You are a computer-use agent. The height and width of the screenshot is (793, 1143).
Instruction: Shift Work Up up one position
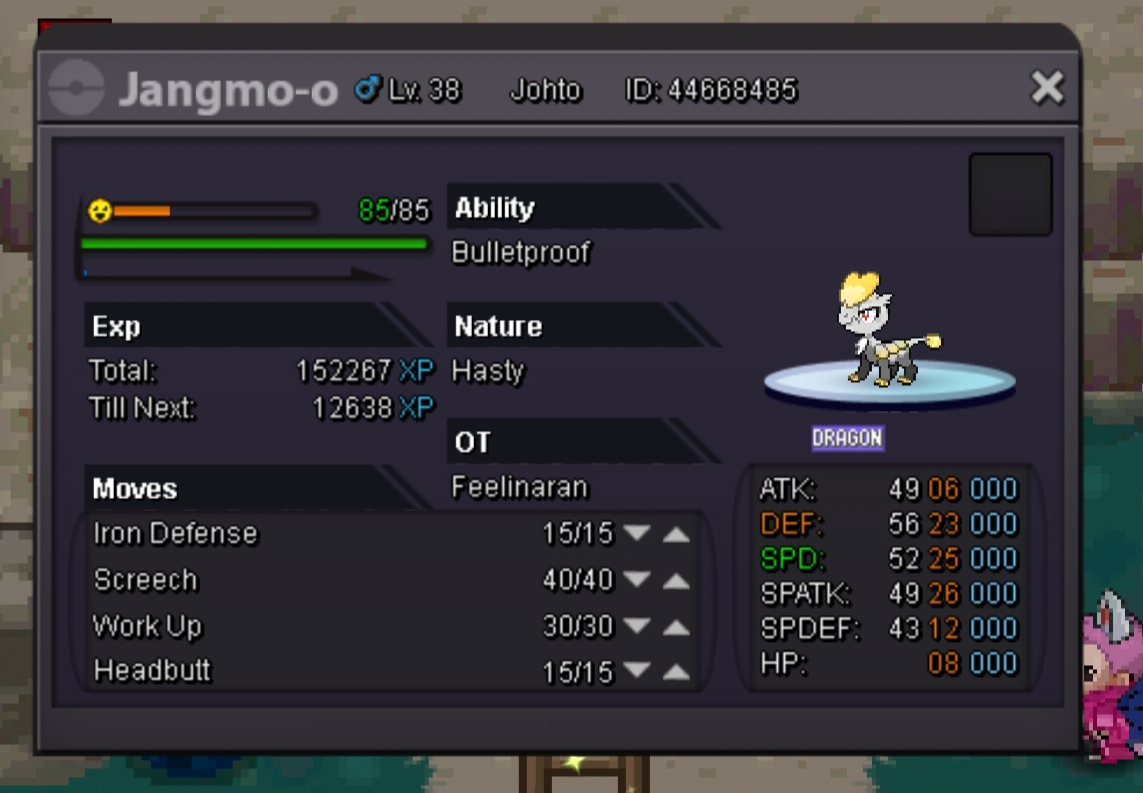point(677,627)
